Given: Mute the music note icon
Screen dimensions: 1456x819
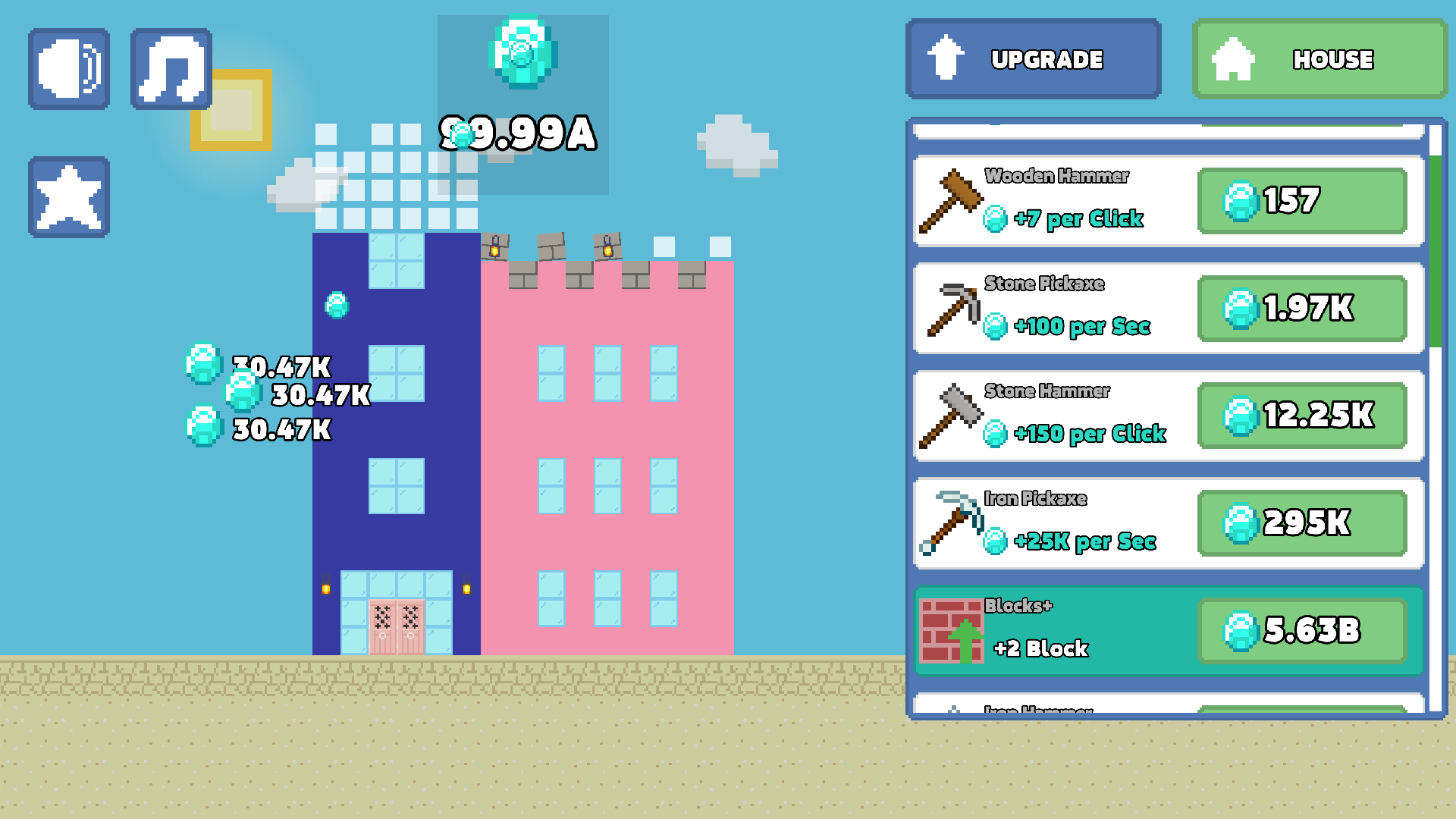Looking at the screenshot, I should click(x=171, y=68).
